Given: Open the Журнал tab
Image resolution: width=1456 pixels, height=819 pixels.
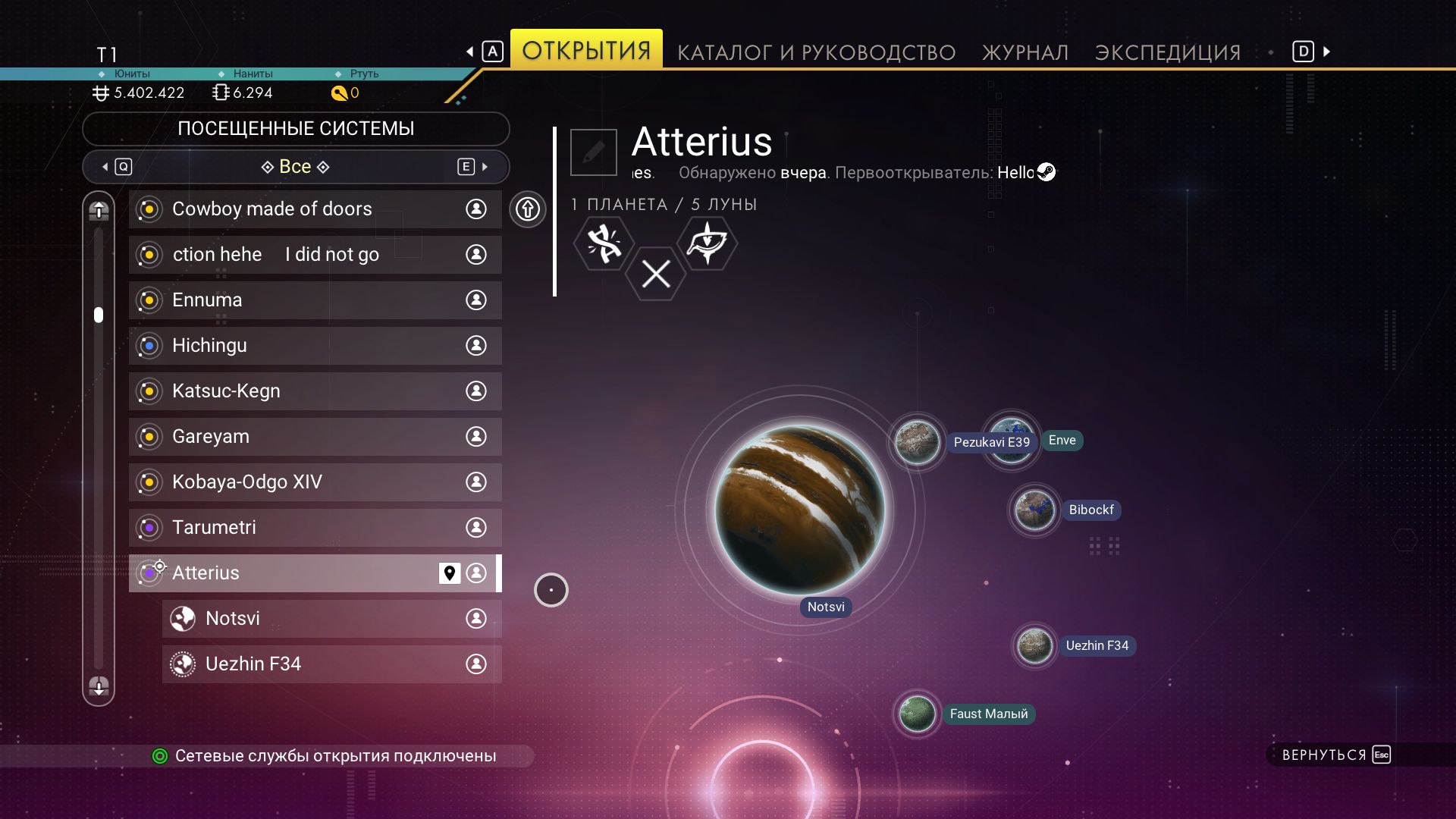Looking at the screenshot, I should click(x=1025, y=52).
